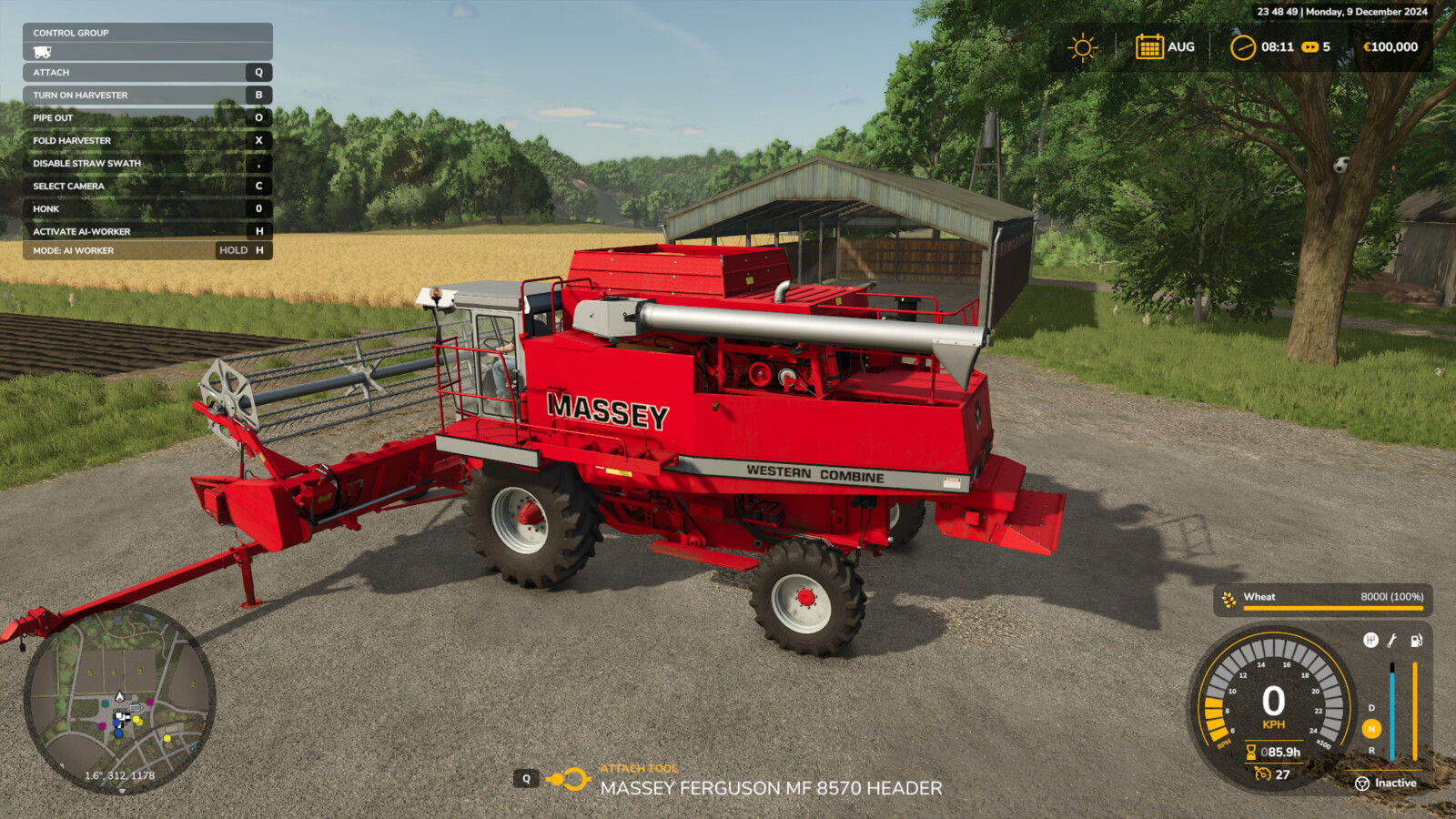Click the weather sun icon in the HUD

[1082, 45]
